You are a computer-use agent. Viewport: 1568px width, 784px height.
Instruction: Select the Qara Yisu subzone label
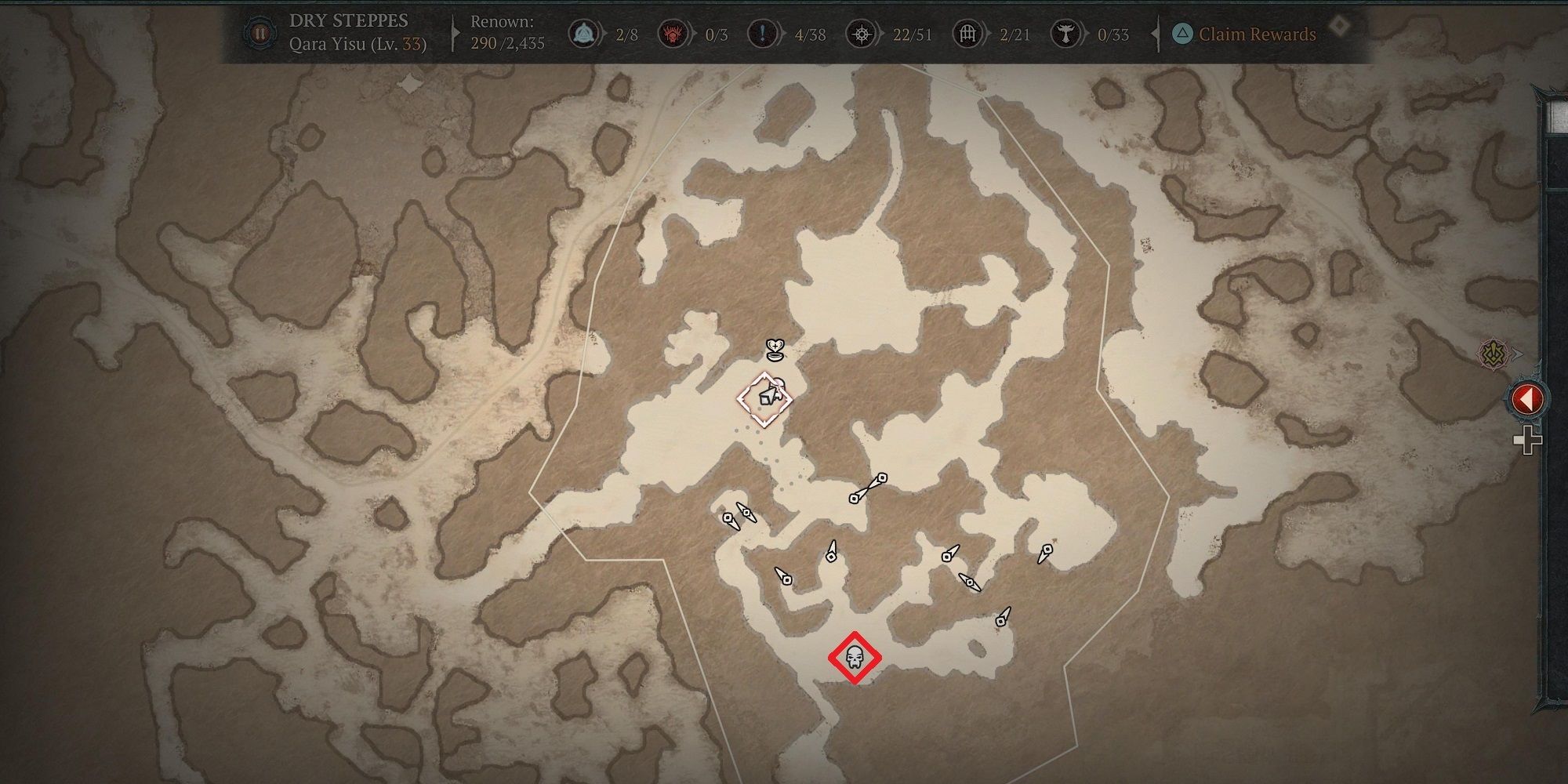point(357,45)
